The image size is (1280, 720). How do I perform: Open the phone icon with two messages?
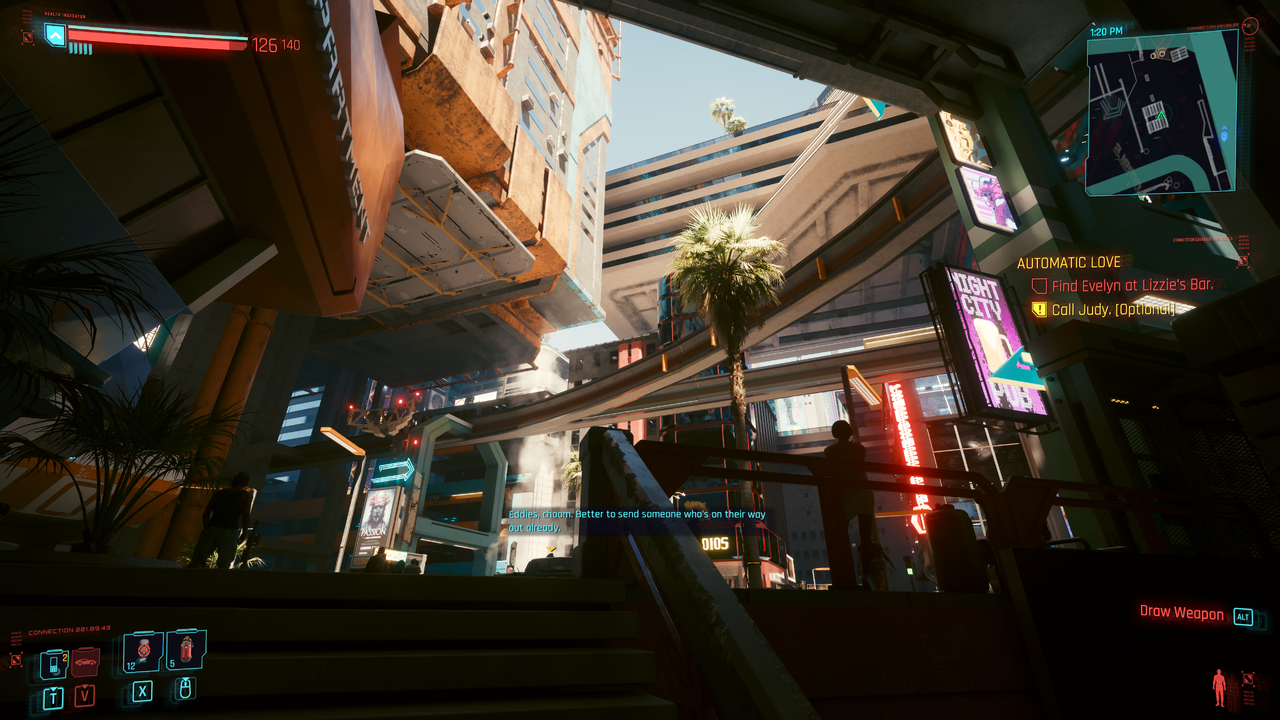tap(53, 663)
